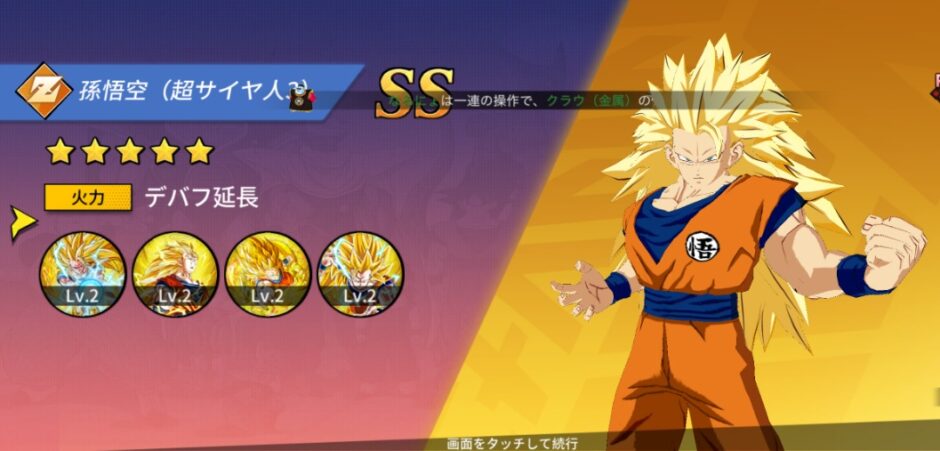Select the skill icon with the blue energy ball
The width and height of the screenshot is (940, 451).
pyautogui.click(x=83, y=273)
